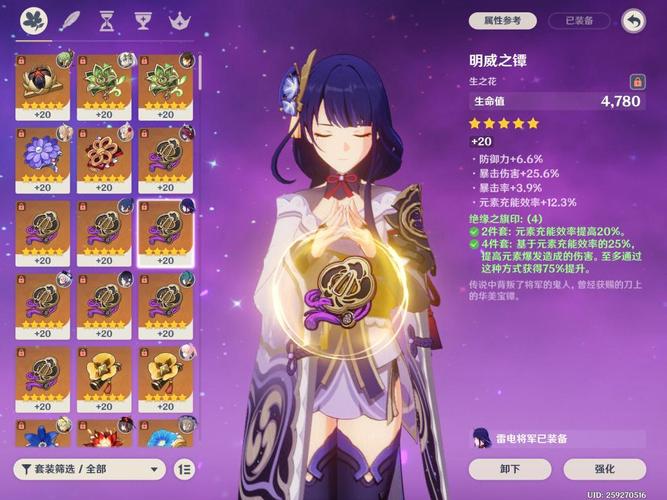
Task: Open the 套装筛选 set filter dropdown
Action: point(89,468)
